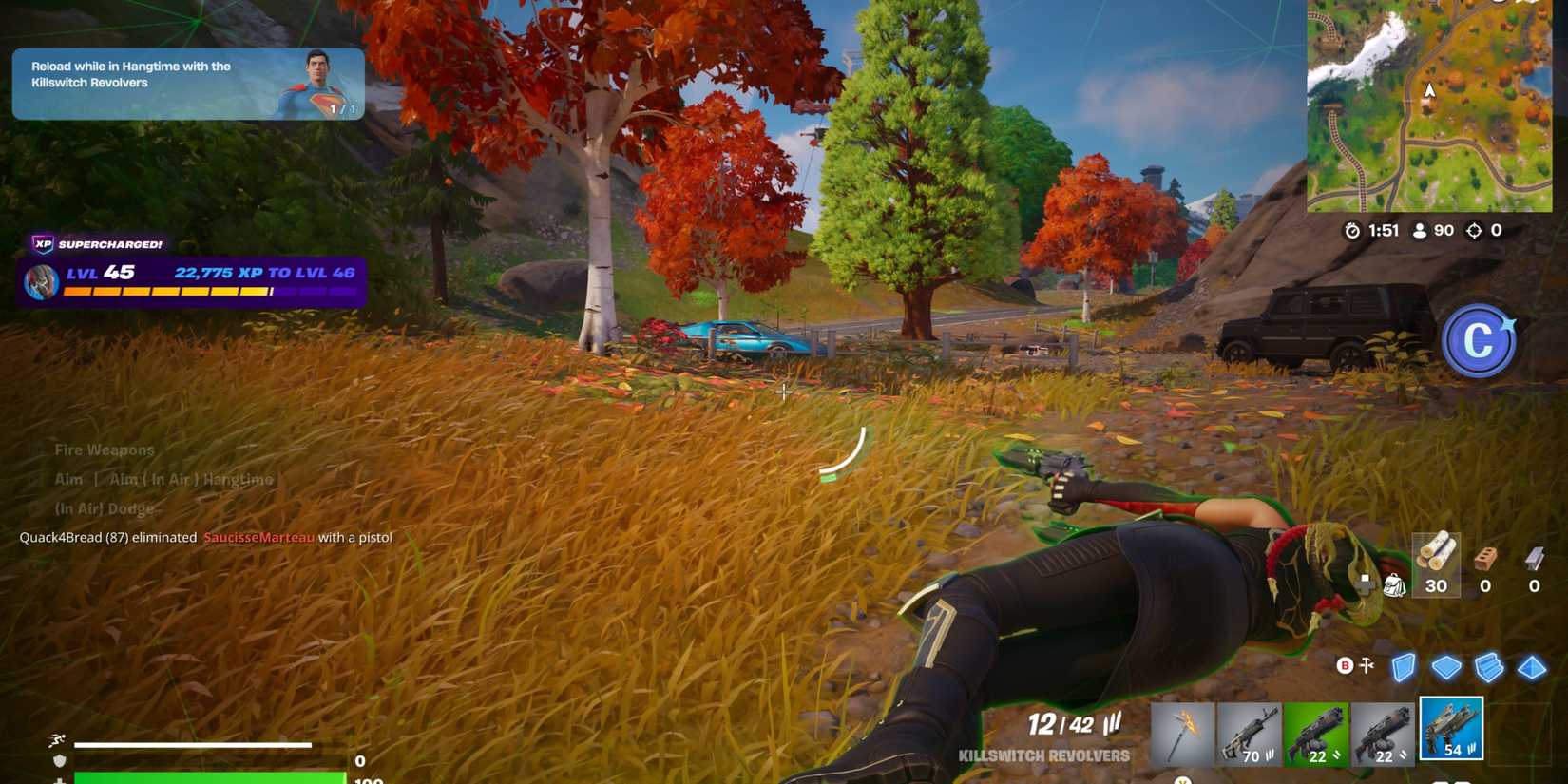Select the floor build piece icon
This screenshot has width=1568, height=784.
1446,666
